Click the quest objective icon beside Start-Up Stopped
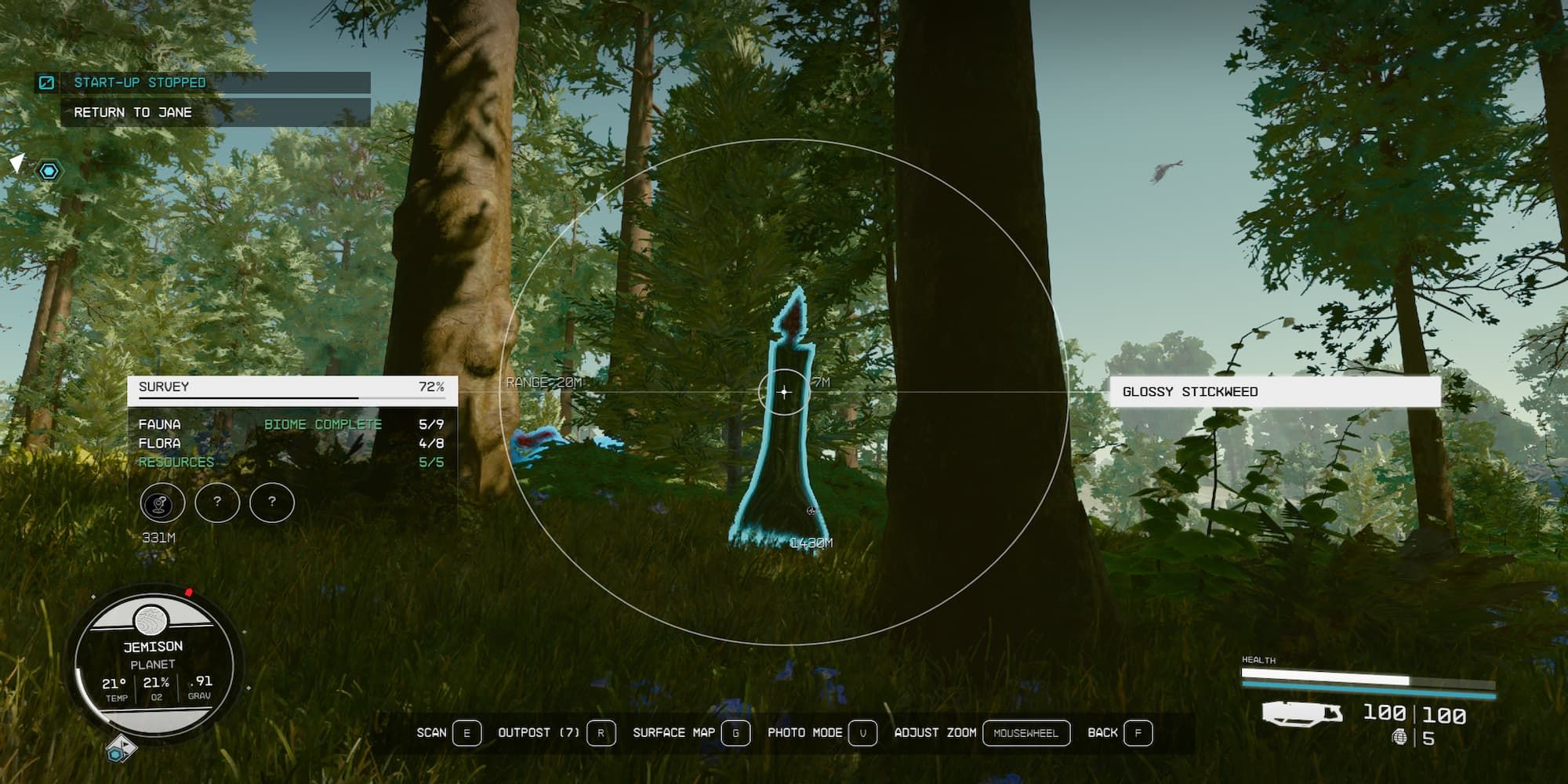The image size is (1568, 784). click(x=47, y=81)
